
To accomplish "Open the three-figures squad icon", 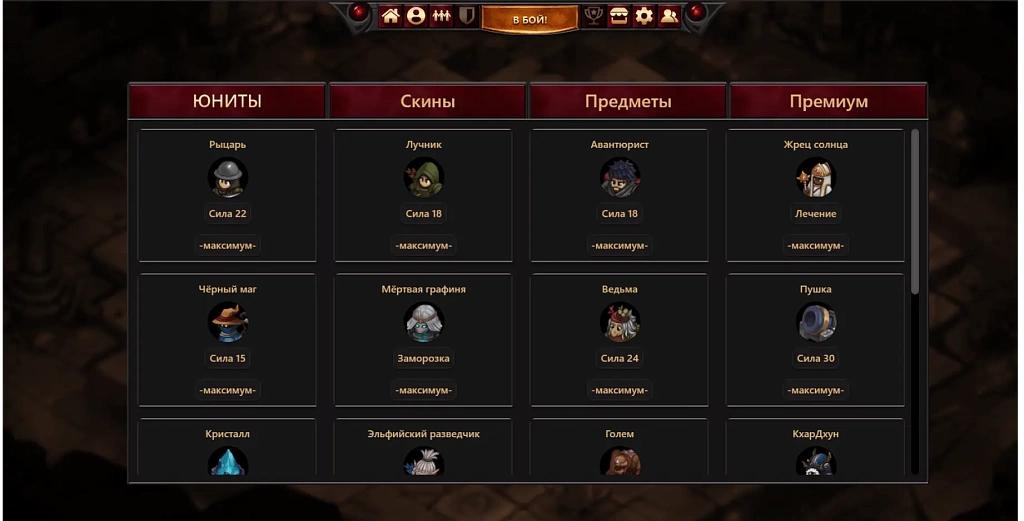I will pyautogui.click(x=441, y=16).
